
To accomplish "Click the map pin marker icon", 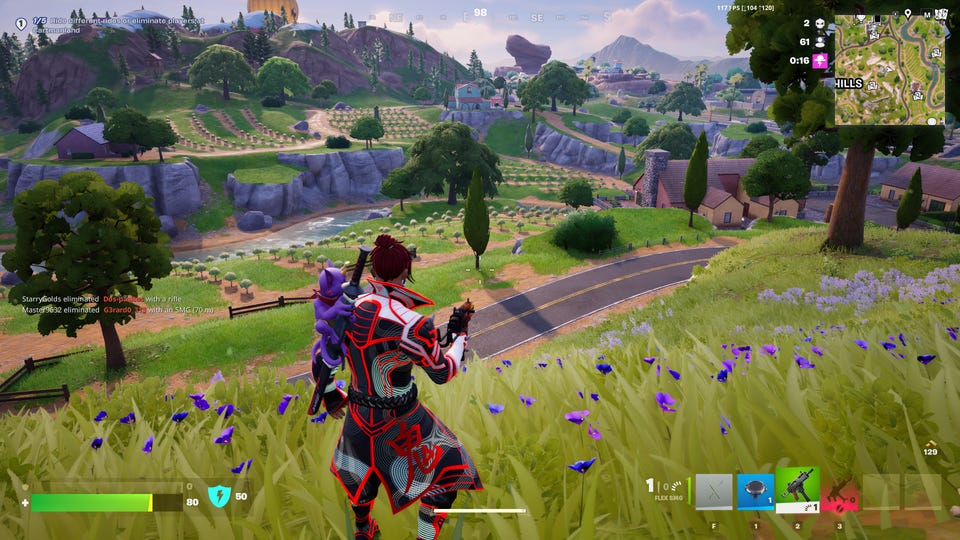I will [907, 14].
